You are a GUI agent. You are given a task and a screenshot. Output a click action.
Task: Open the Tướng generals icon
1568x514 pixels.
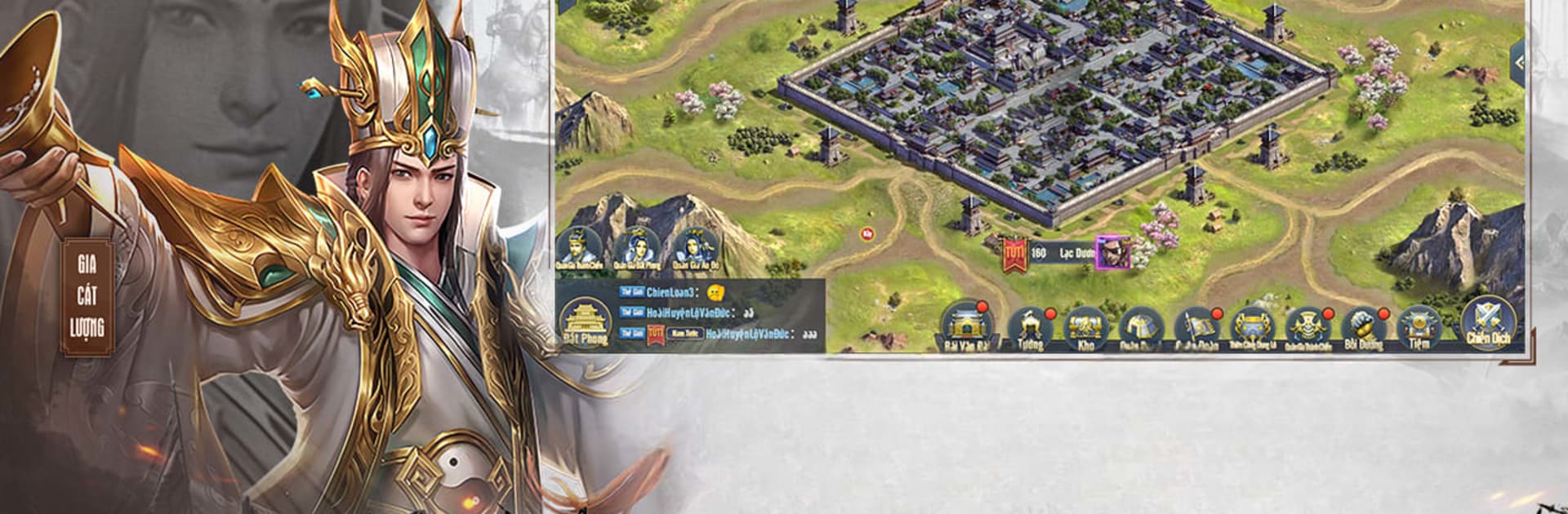[x=1030, y=327]
